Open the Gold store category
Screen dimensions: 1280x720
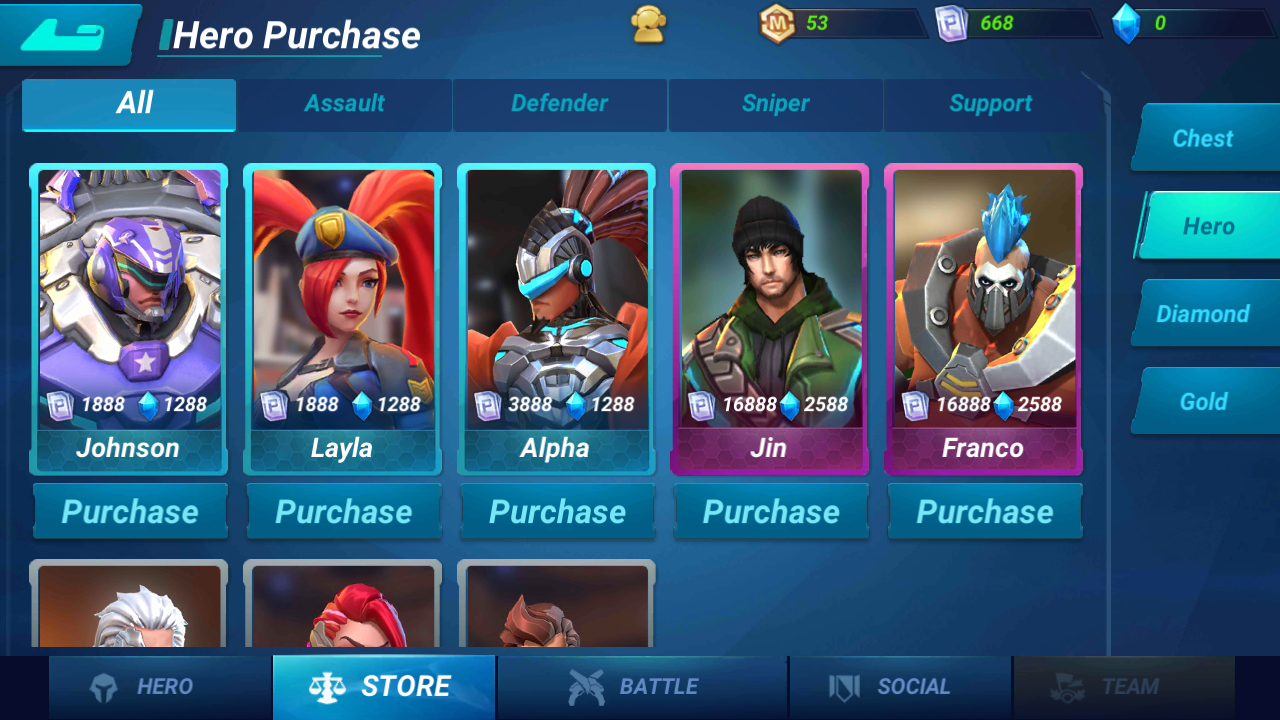coord(1203,402)
